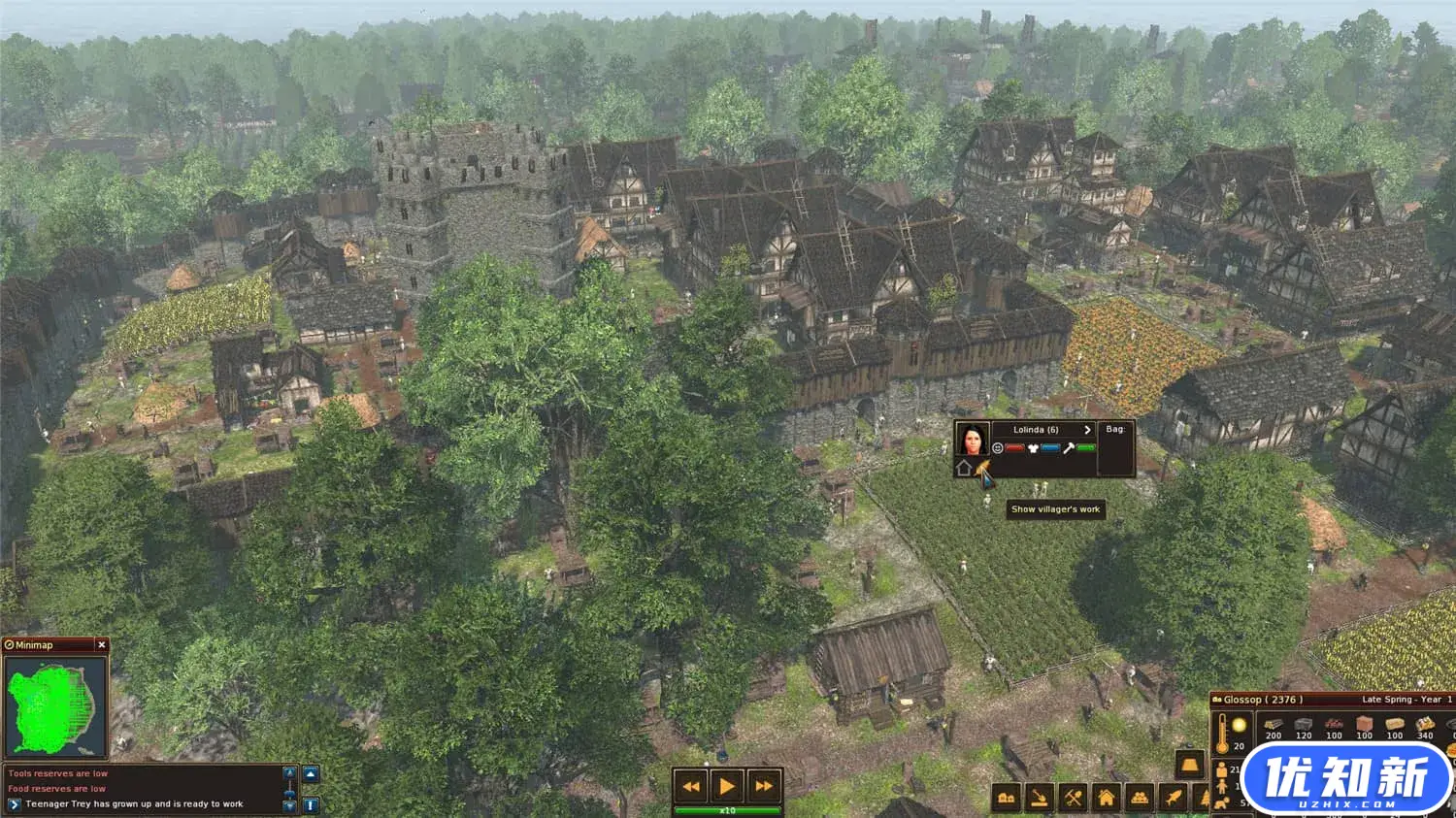Show villager's work with the pickaxe icon
Image resolution: width=1456 pixels, height=818 pixels.
click(x=984, y=471)
